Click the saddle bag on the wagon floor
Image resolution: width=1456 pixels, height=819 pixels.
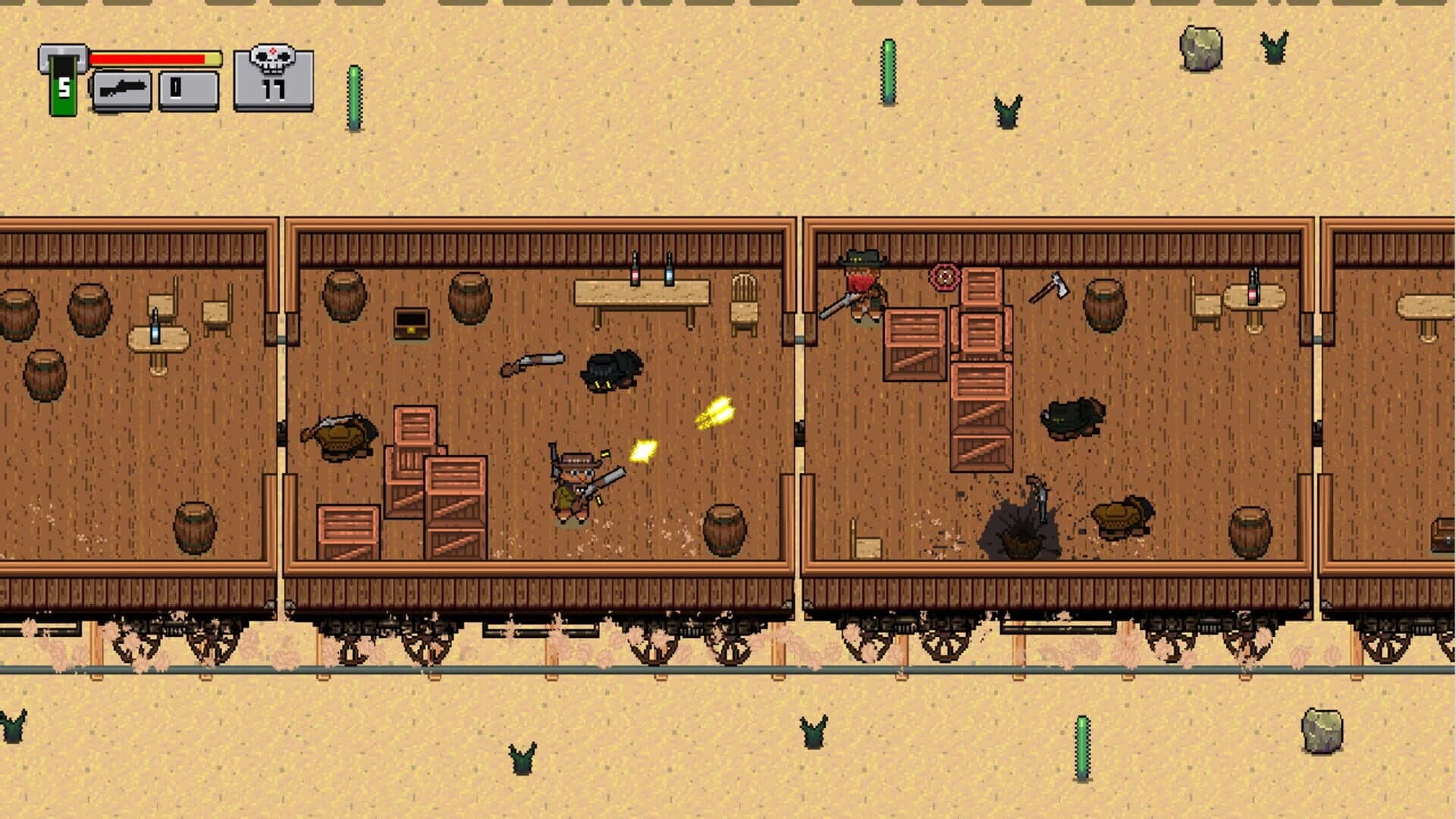pos(610,372)
